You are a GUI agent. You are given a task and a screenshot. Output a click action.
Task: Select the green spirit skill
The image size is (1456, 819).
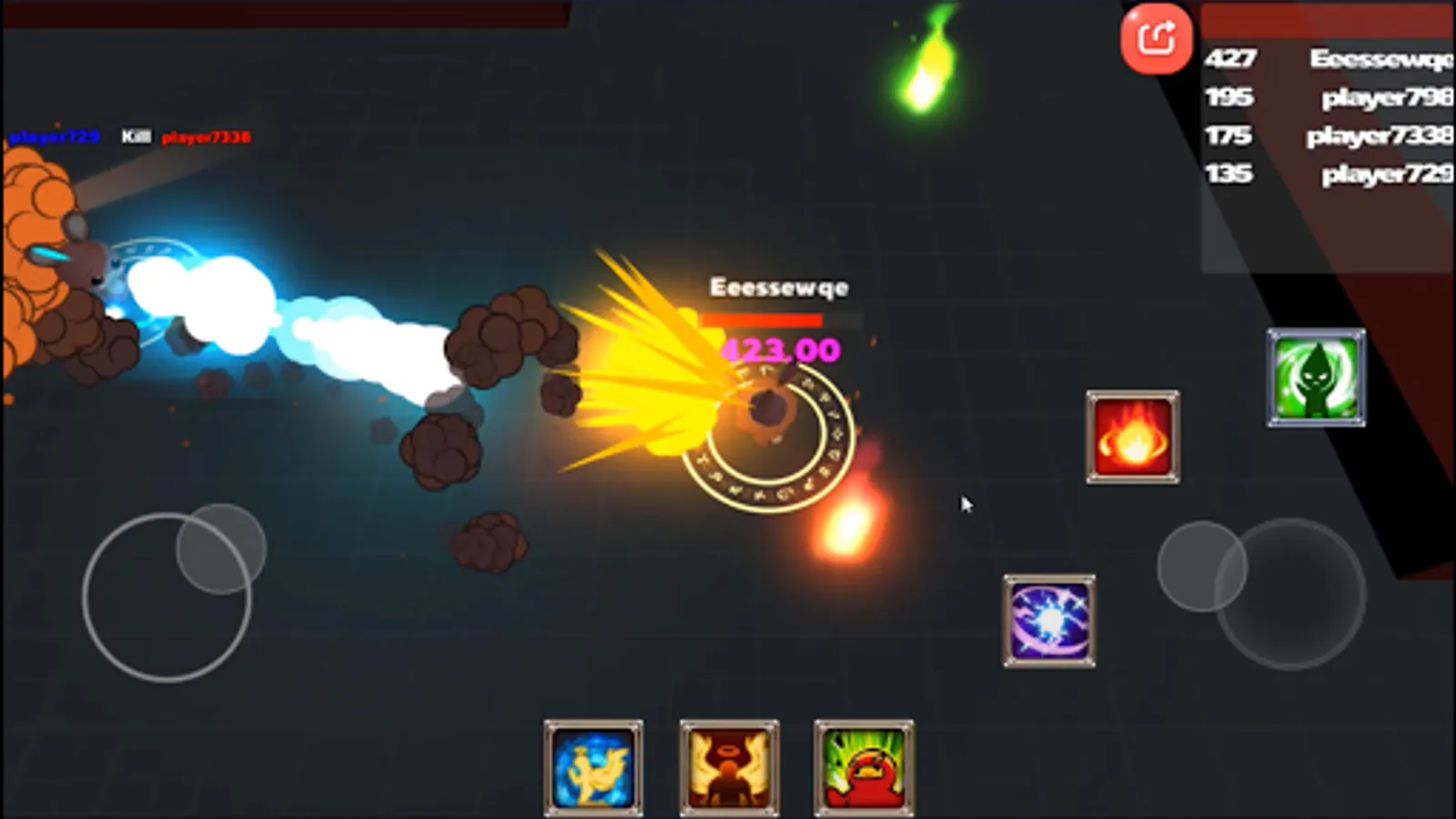pos(1316,376)
